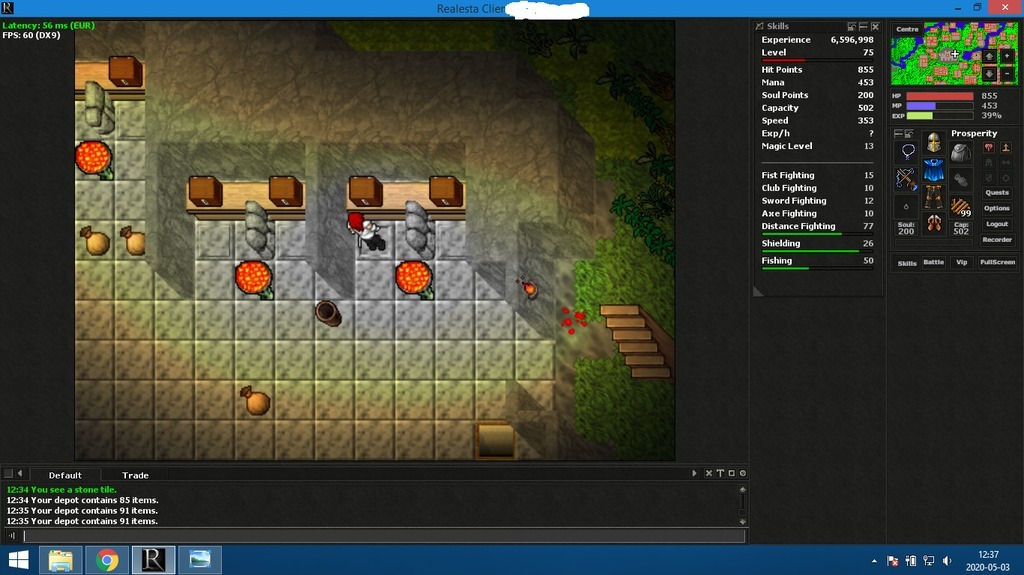Screen dimensions: 1024x575
Task: Open the Options menu
Action: pos(997,208)
